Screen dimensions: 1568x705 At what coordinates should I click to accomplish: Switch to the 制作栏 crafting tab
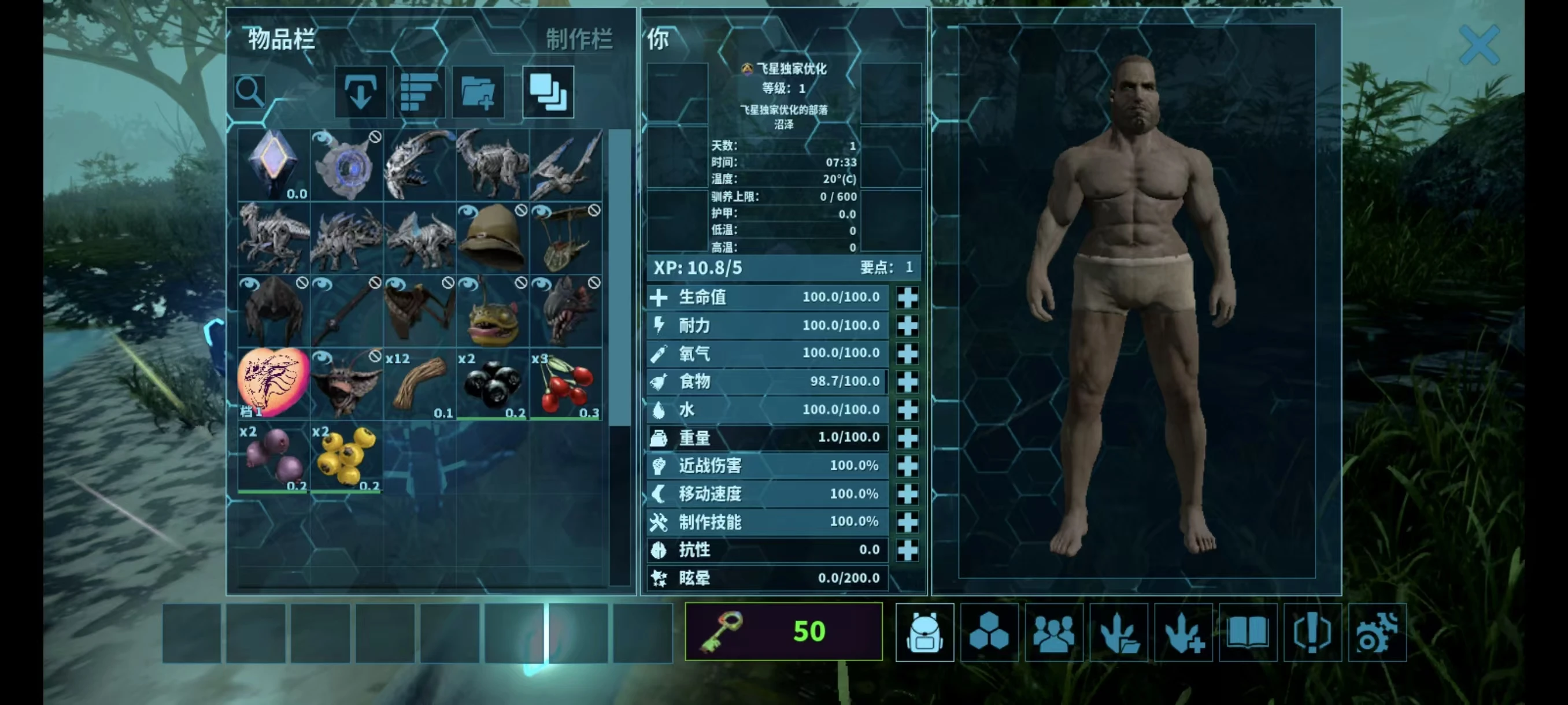(x=579, y=39)
